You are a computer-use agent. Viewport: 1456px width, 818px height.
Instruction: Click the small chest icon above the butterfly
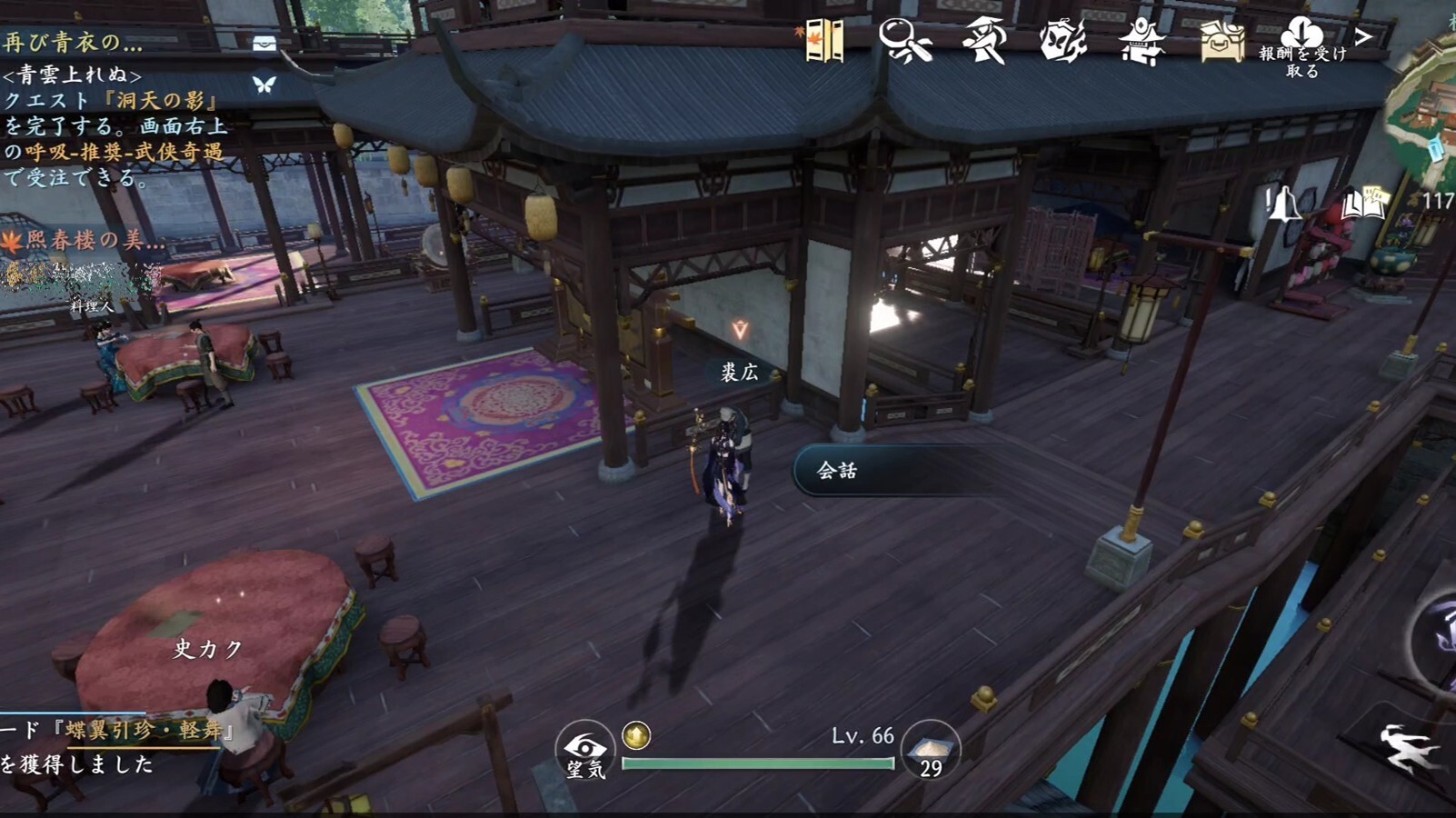[x=264, y=44]
